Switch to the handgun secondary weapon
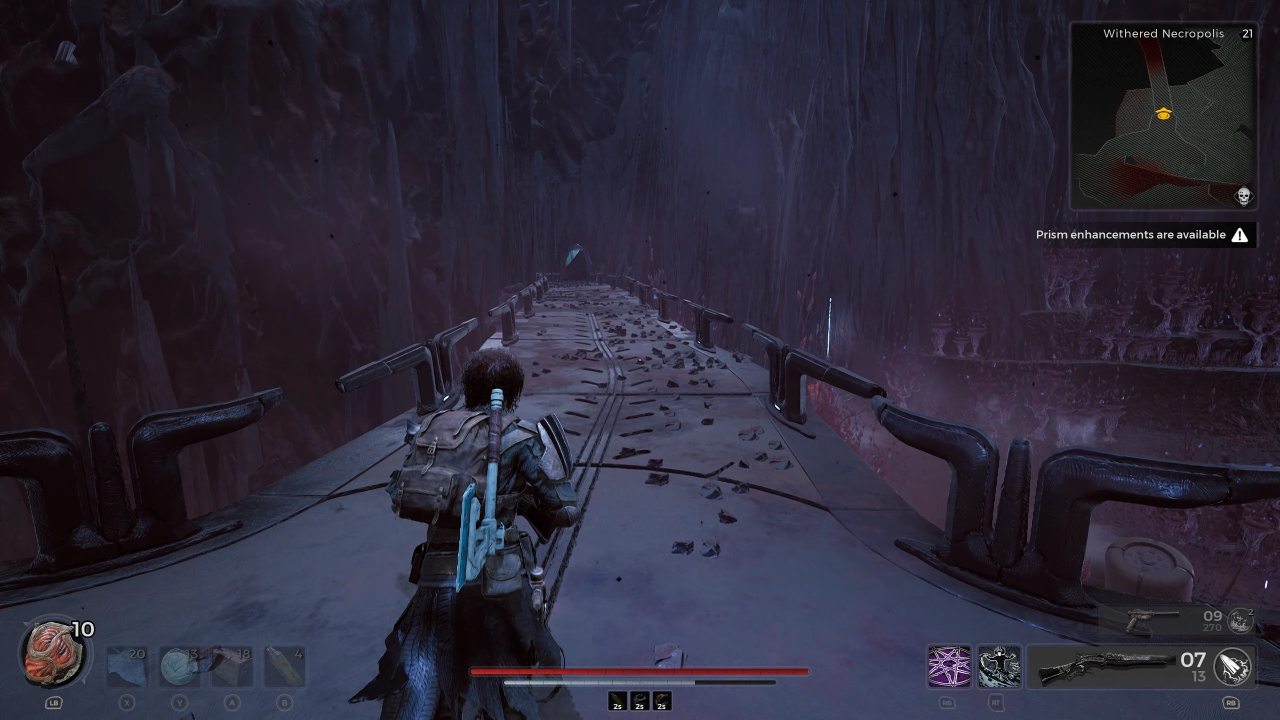1280x720 pixels. 1150,622
